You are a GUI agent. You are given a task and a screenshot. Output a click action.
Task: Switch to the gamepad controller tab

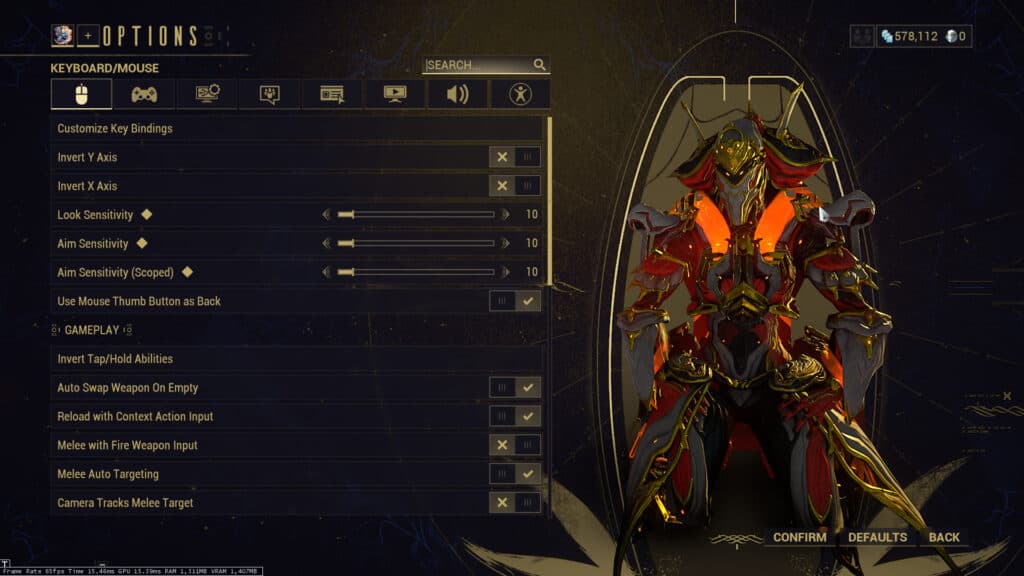144,94
